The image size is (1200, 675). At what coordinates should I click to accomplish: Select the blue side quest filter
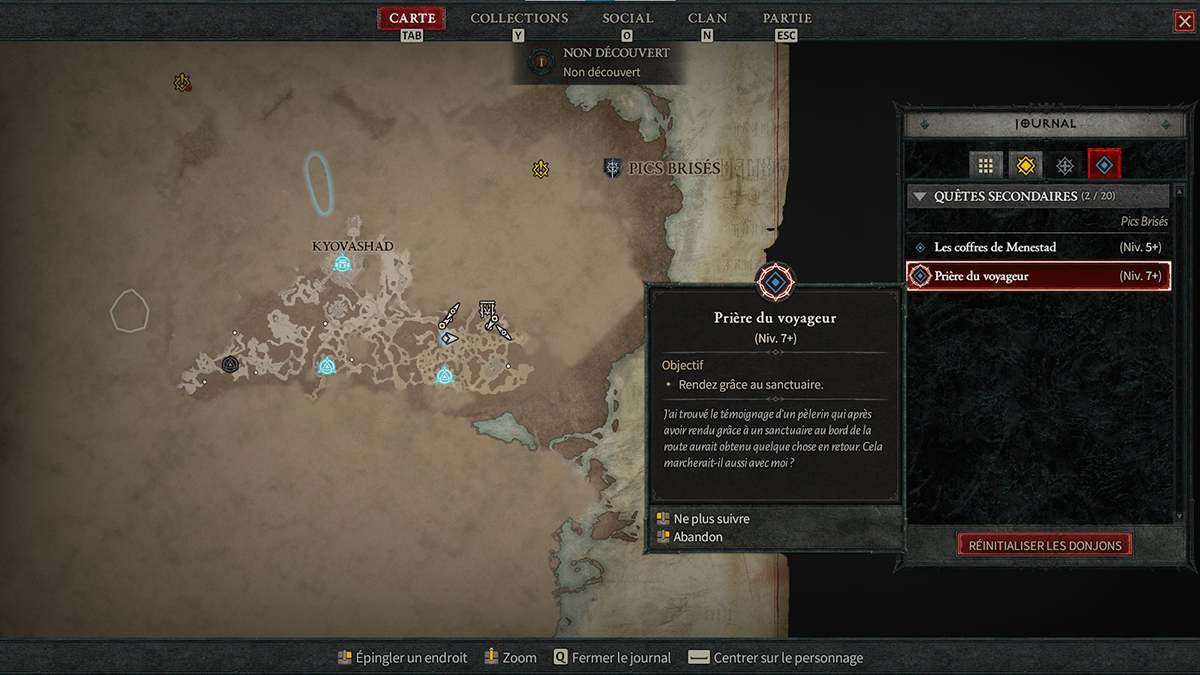coord(1104,166)
